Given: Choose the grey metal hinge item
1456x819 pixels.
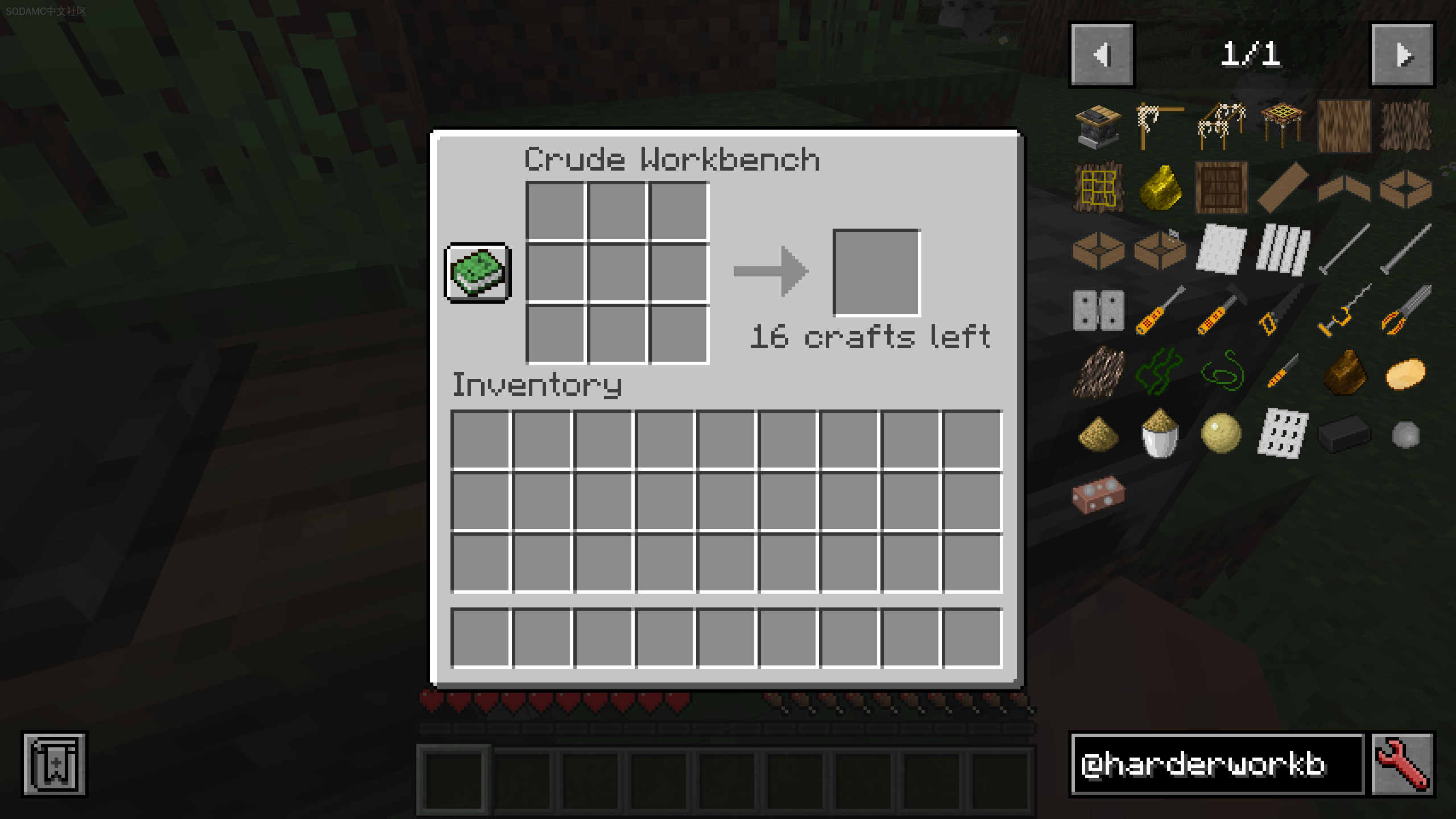Looking at the screenshot, I should click(x=1098, y=311).
